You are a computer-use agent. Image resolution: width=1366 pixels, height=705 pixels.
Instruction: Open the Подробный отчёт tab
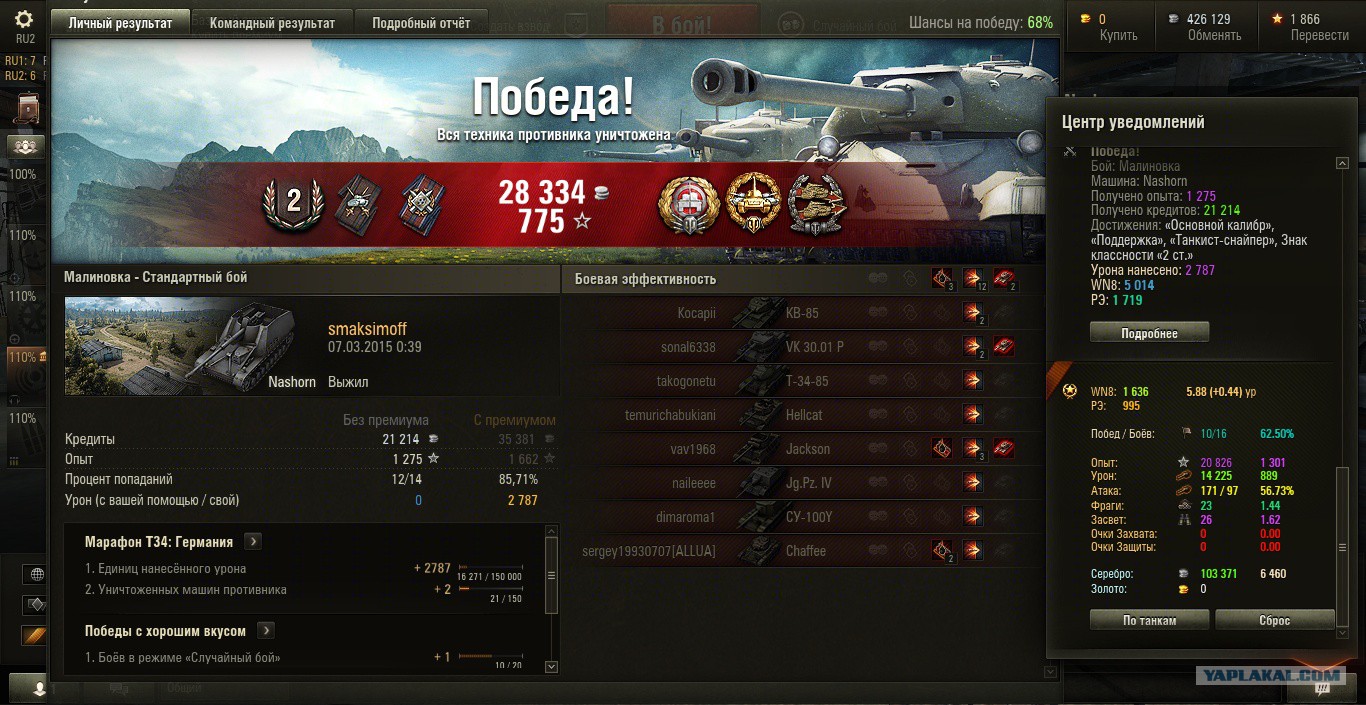[420, 23]
